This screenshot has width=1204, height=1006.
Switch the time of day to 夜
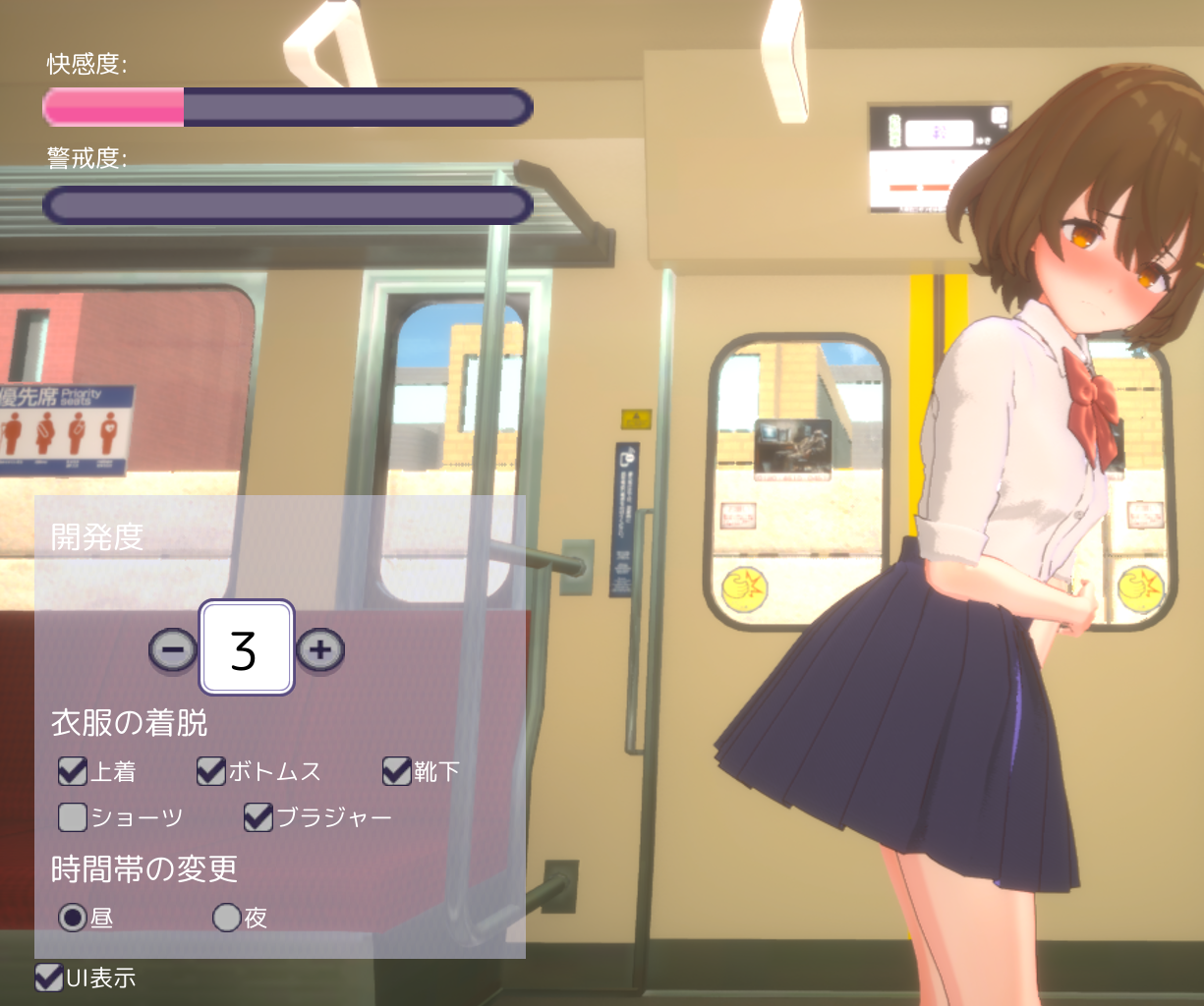(227, 918)
